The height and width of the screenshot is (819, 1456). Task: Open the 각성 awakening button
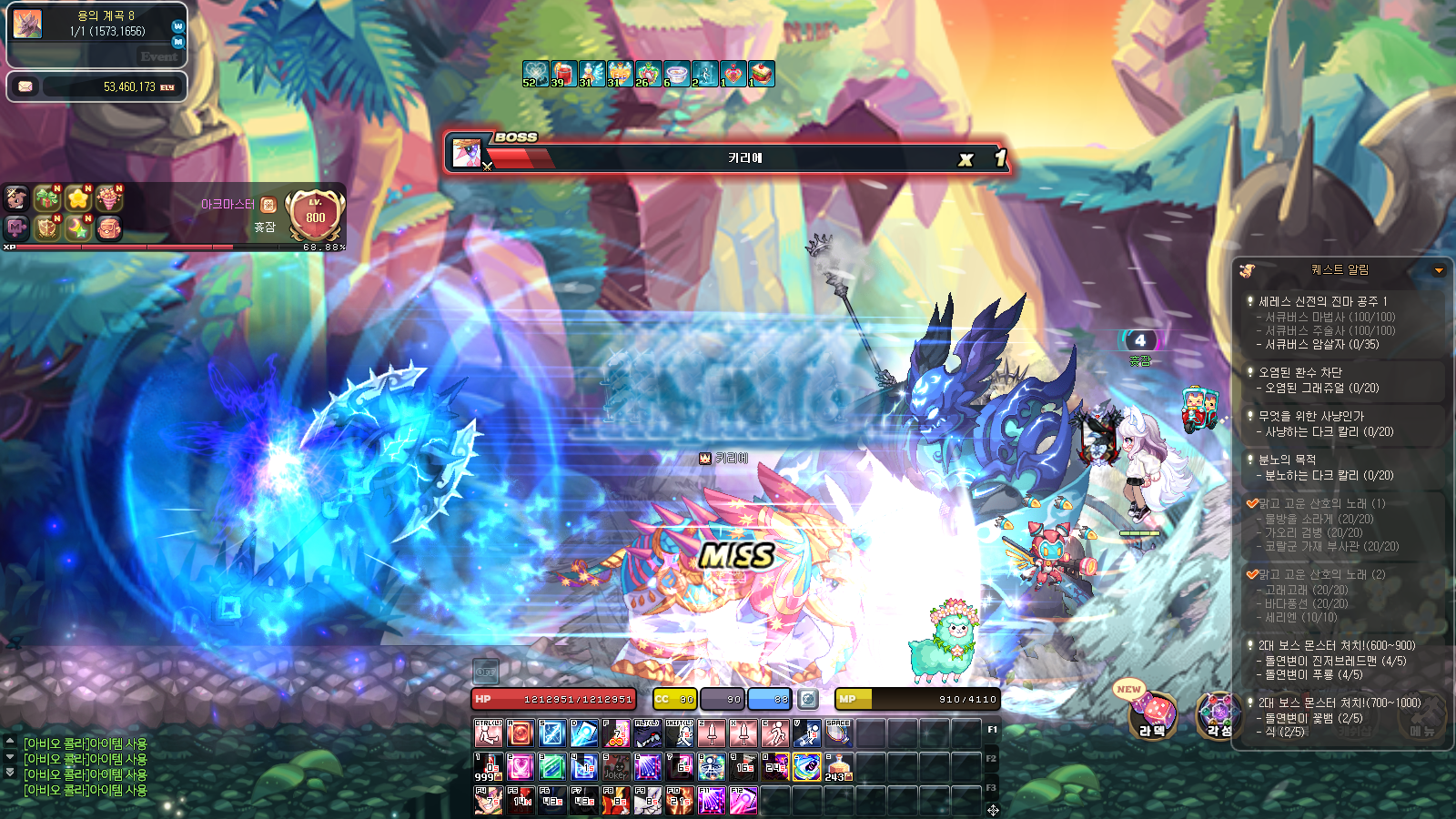click(x=1218, y=713)
